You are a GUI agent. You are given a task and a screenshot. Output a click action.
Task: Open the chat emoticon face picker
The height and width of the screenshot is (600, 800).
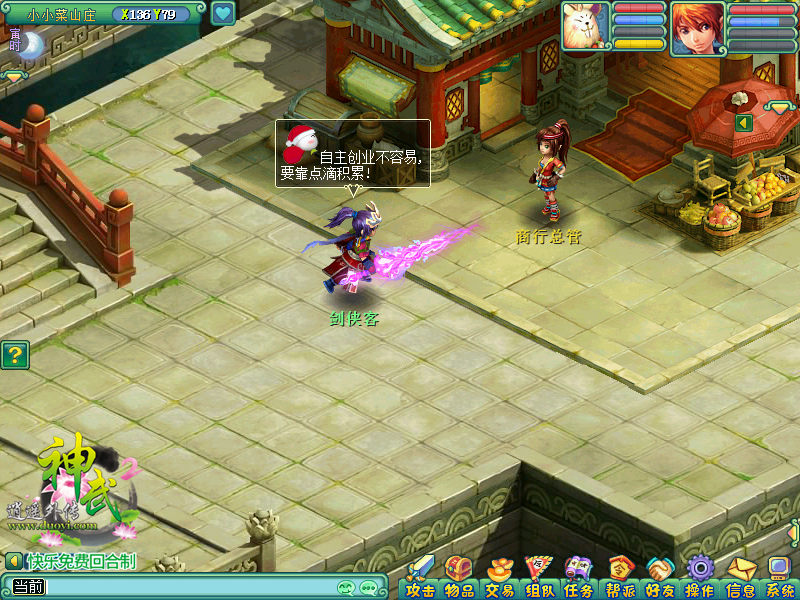click(347, 587)
